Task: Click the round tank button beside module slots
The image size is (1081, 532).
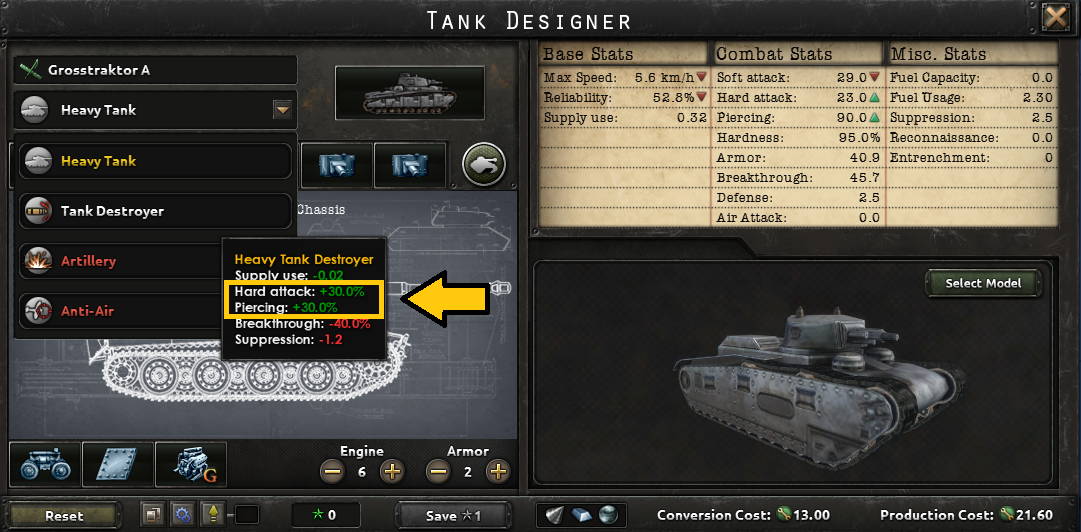Action: point(484,163)
